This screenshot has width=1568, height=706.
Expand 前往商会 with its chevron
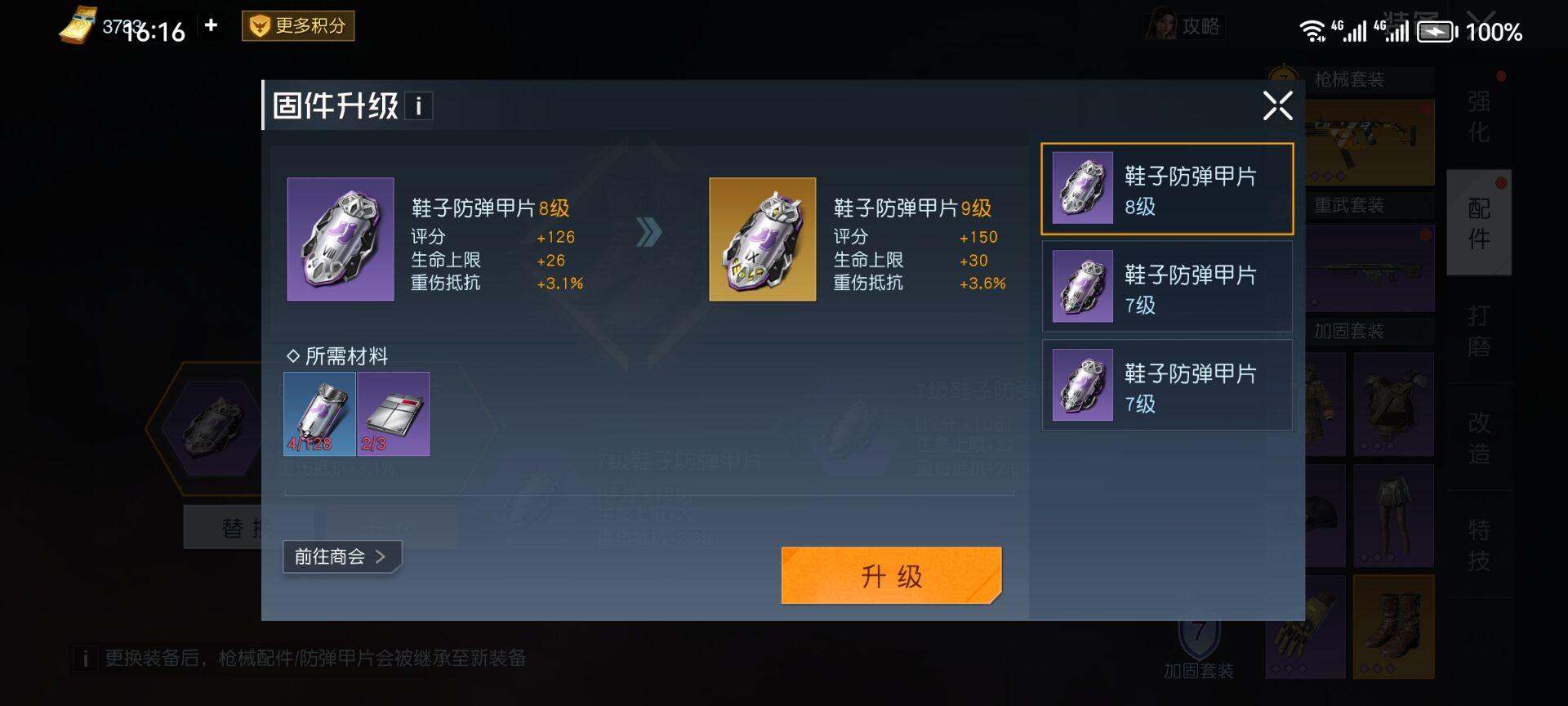341,556
